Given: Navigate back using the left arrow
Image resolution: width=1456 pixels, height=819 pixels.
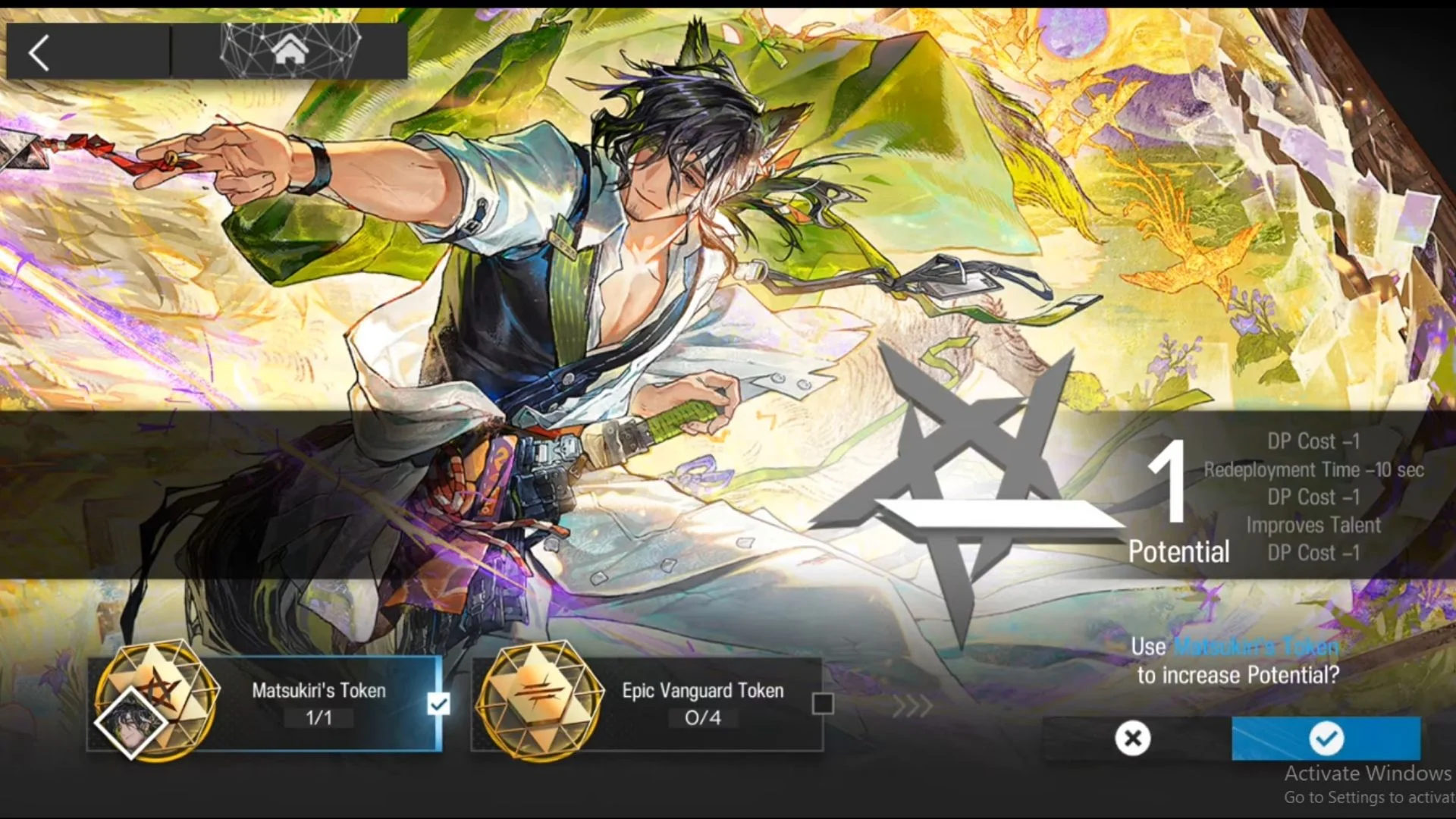Looking at the screenshot, I should pyautogui.click(x=38, y=52).
